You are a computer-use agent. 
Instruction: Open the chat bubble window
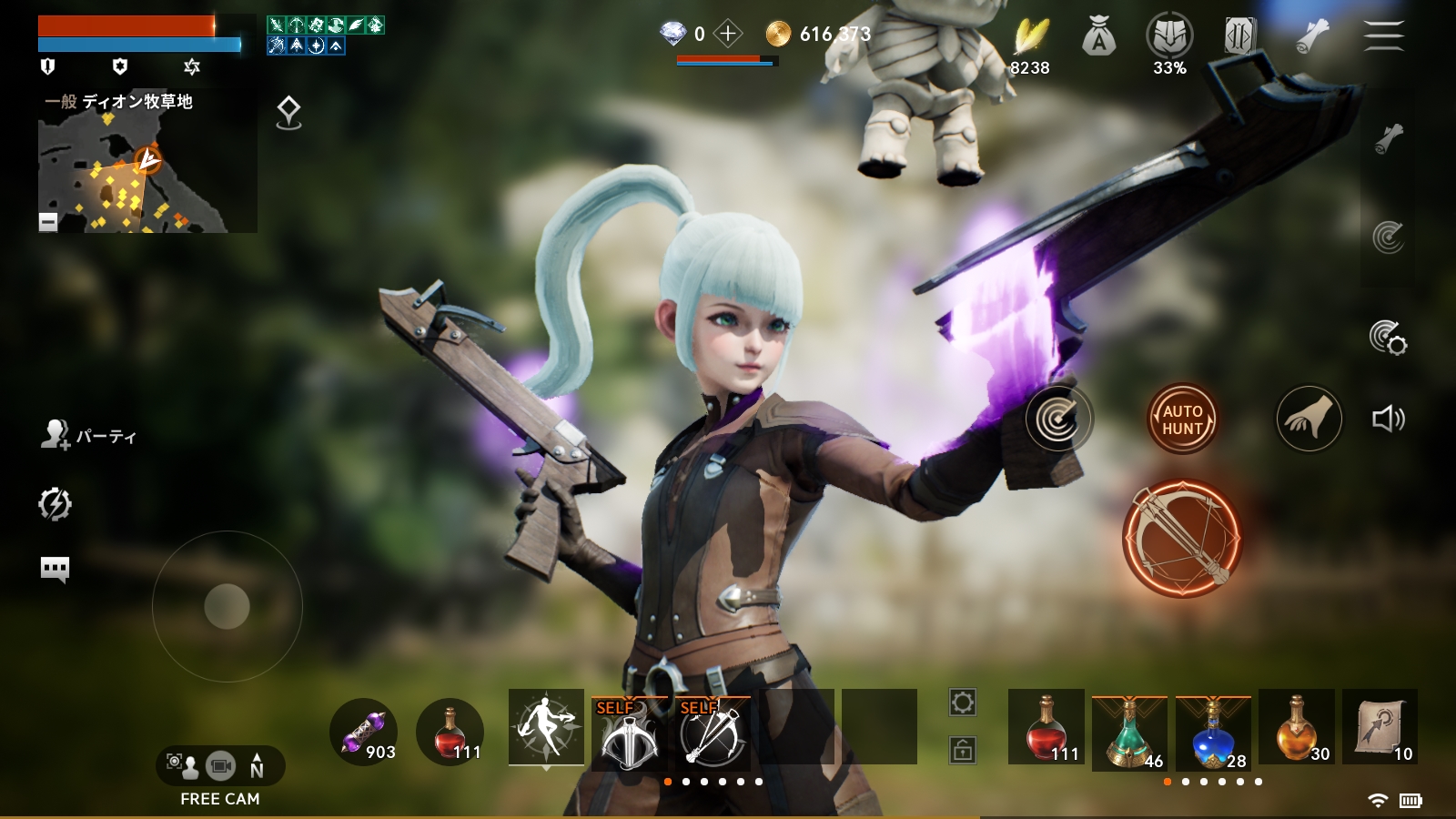pos(55,569)
